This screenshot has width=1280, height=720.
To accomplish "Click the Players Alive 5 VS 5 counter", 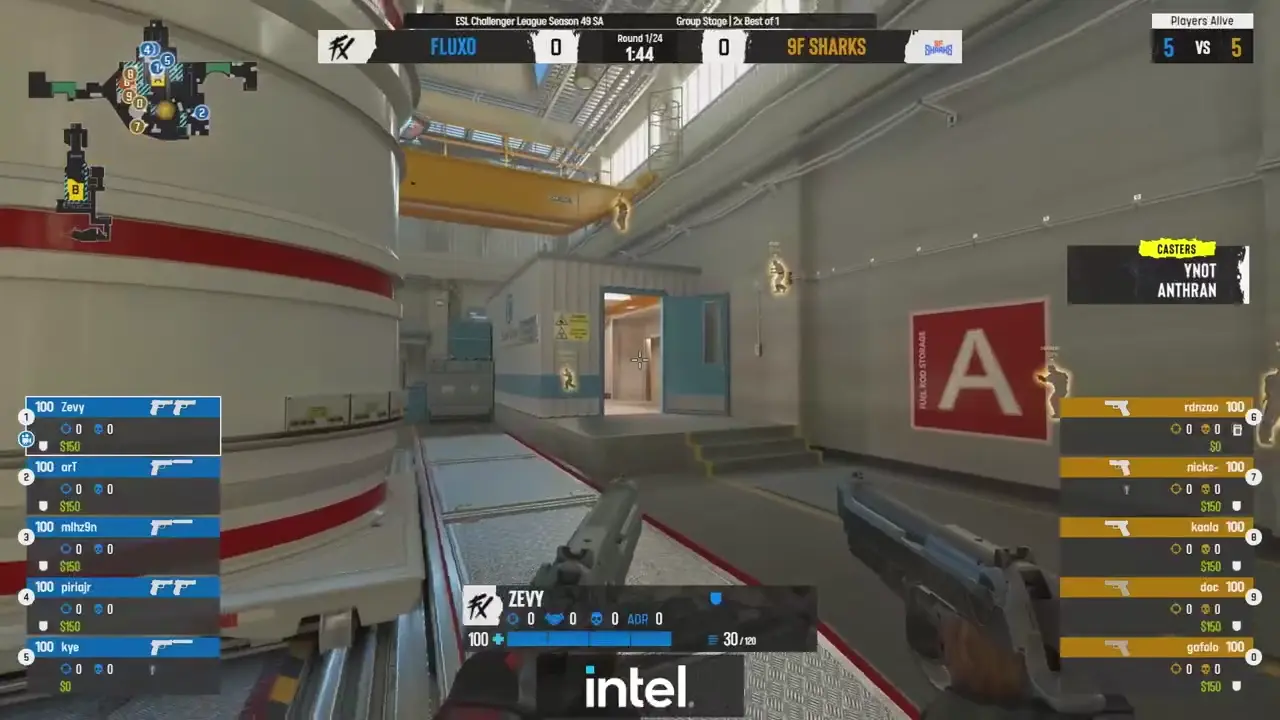I will point(1202,47).
